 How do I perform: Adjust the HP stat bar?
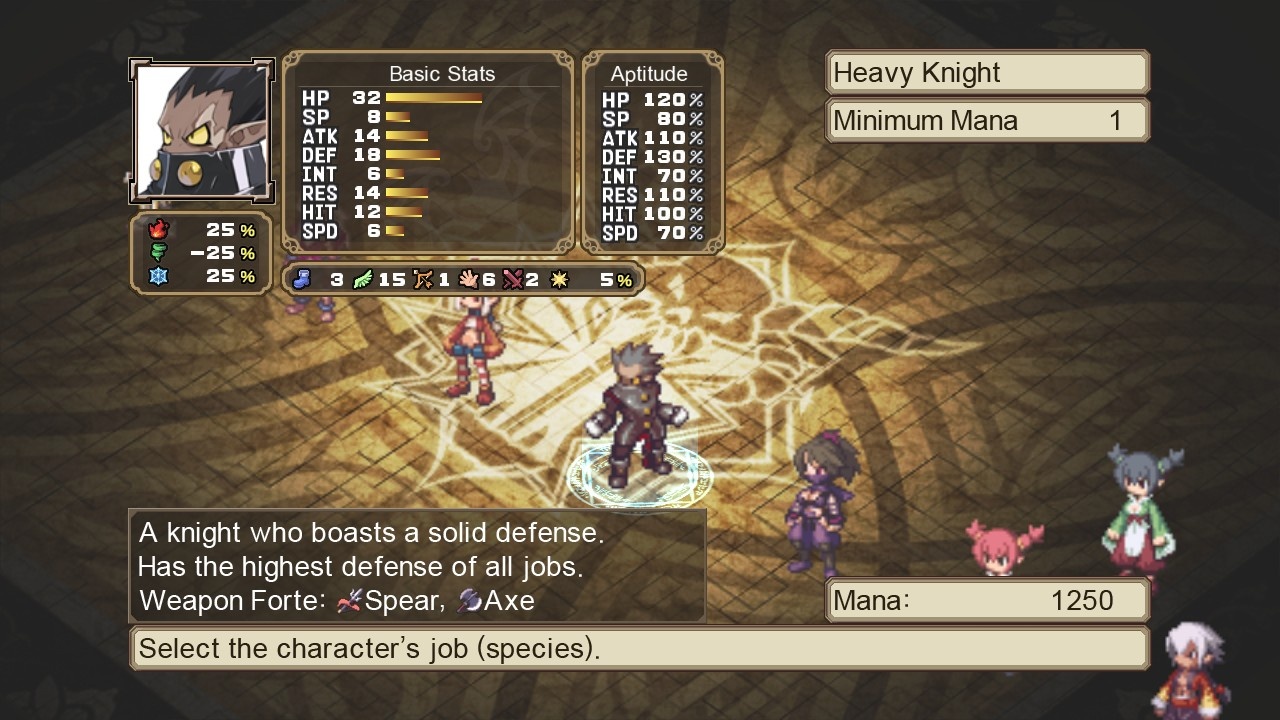point(430,98)
